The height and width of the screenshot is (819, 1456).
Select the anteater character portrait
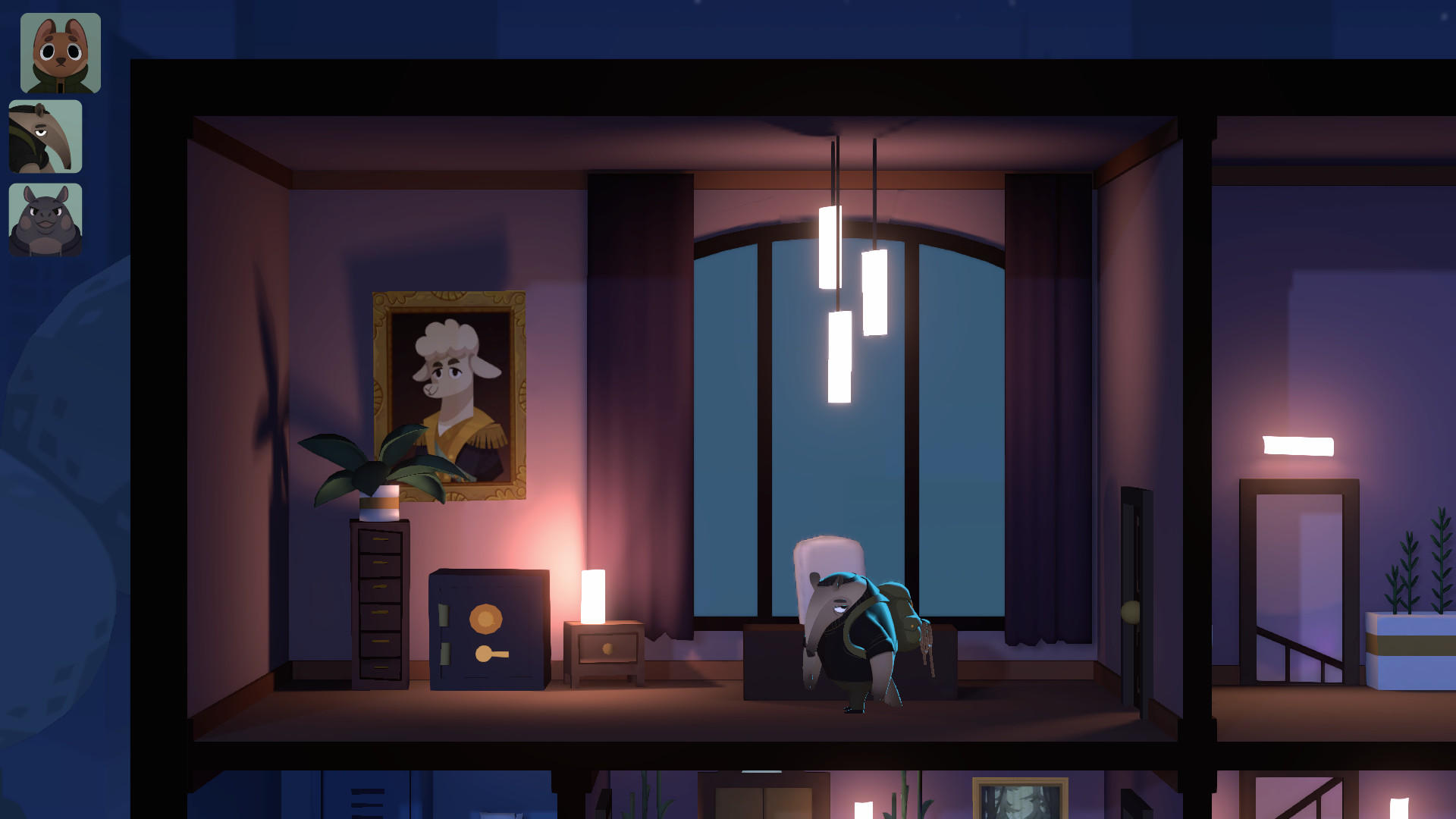(x=45, y=136)
